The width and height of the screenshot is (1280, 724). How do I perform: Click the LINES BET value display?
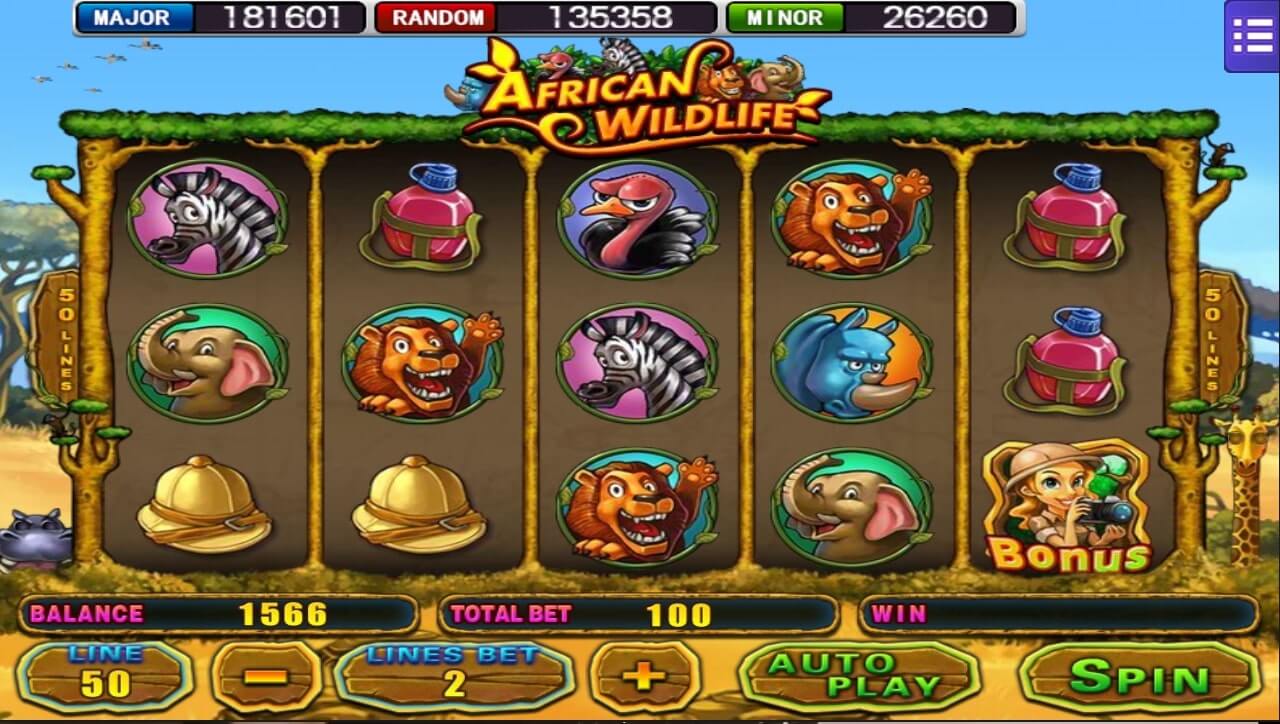click(452, 675)
